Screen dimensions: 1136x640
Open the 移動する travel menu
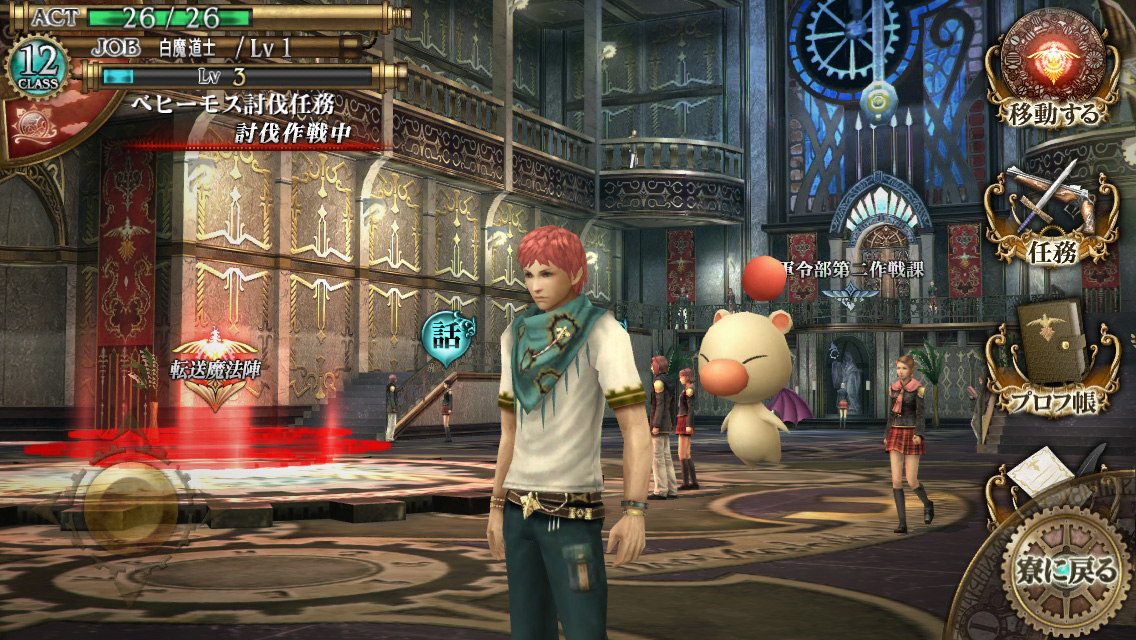pos(1052,68)
